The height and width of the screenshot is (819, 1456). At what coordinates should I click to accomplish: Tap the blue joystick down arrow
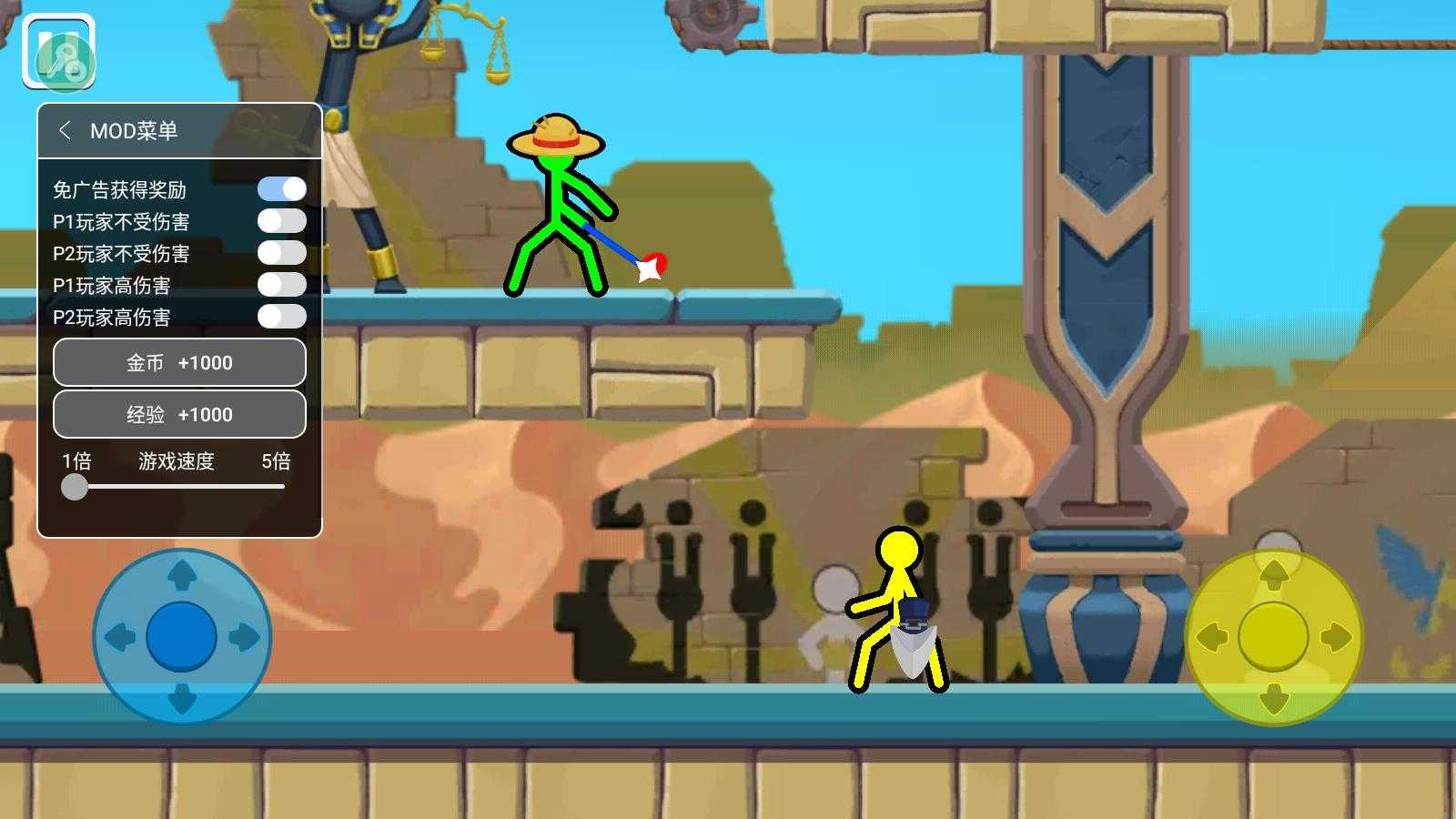[182, 699]
